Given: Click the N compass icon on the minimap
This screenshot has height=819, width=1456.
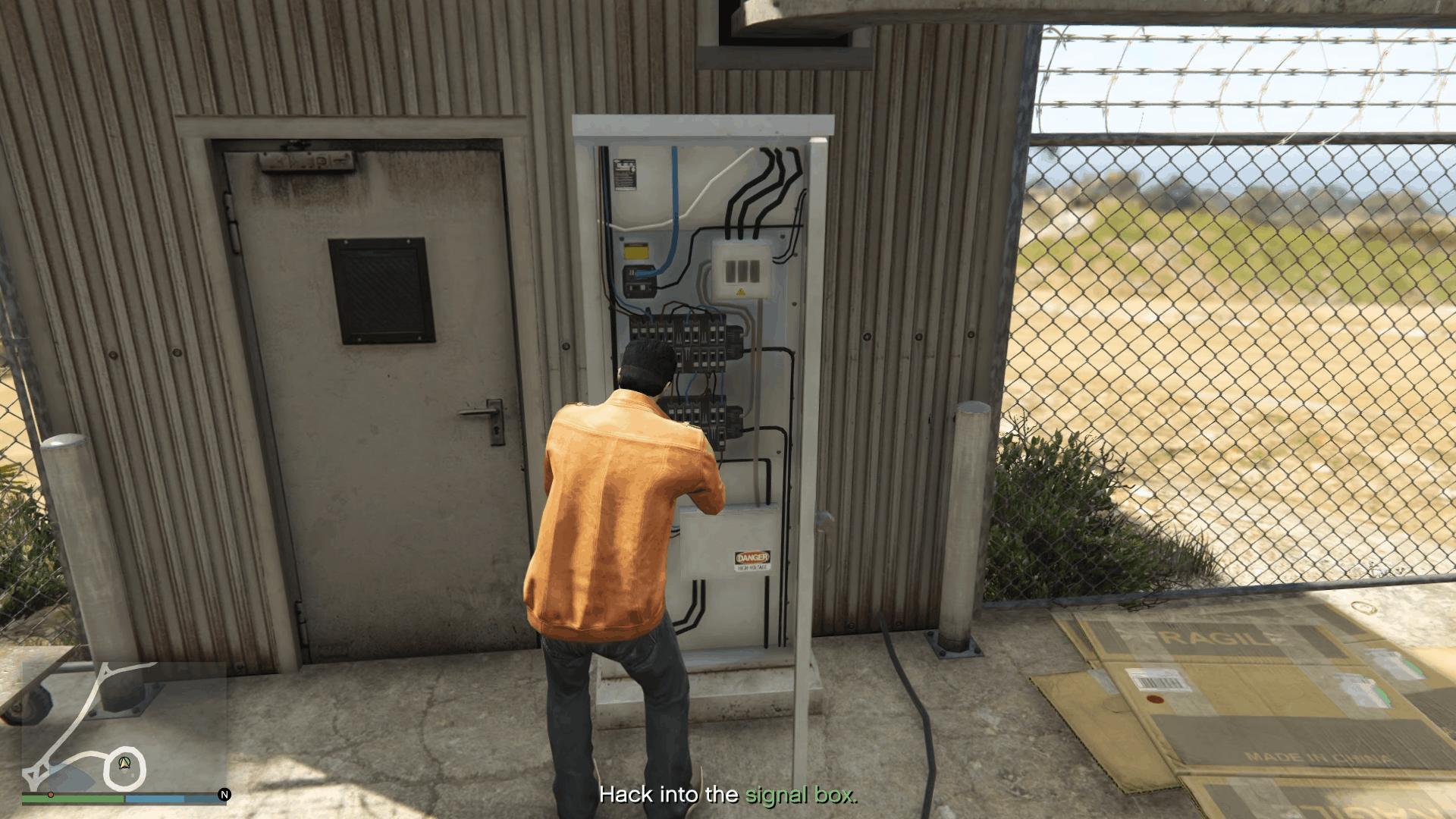Looking at the screenshot, I should pyautogui.click(x=224, y=795).
